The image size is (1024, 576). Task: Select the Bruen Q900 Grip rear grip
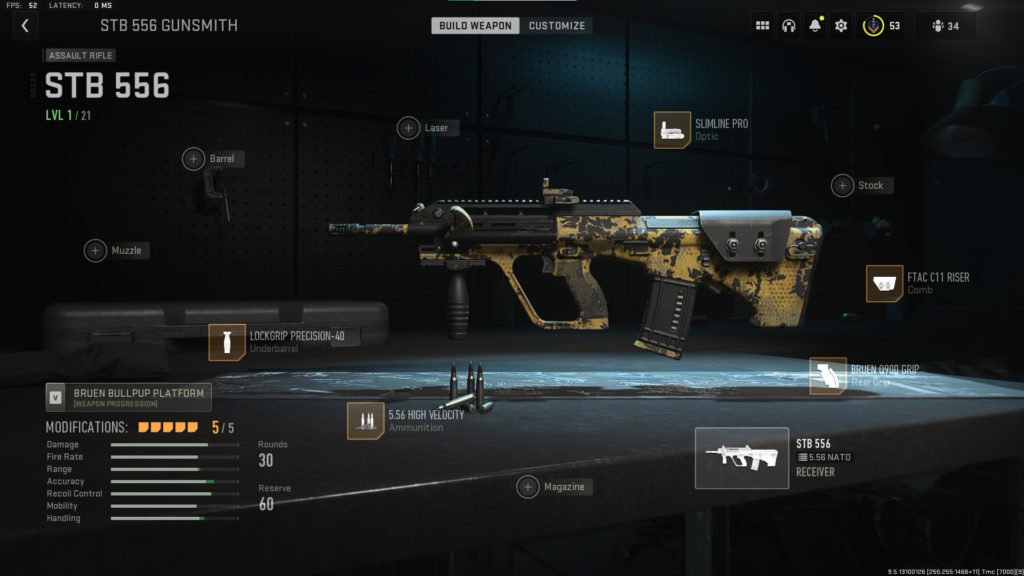pyautogui.click(x=828, y=376)
